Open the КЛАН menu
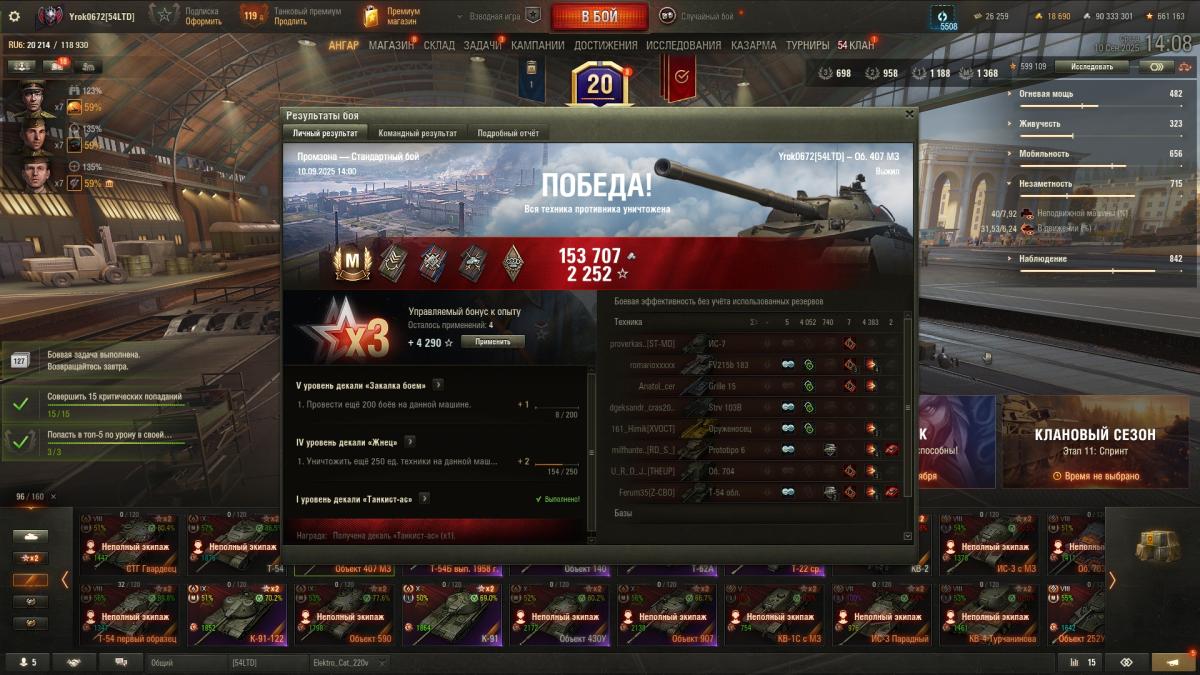1200x675 pixels. (856, 45)
